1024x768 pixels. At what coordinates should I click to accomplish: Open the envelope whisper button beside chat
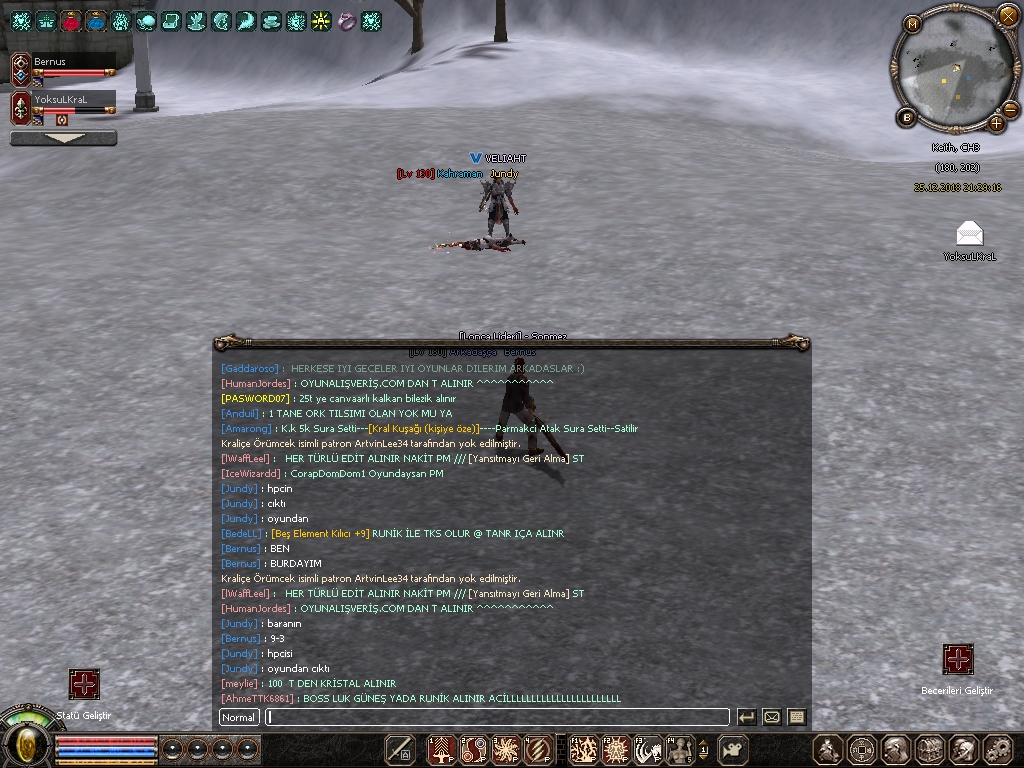[772, 717]
